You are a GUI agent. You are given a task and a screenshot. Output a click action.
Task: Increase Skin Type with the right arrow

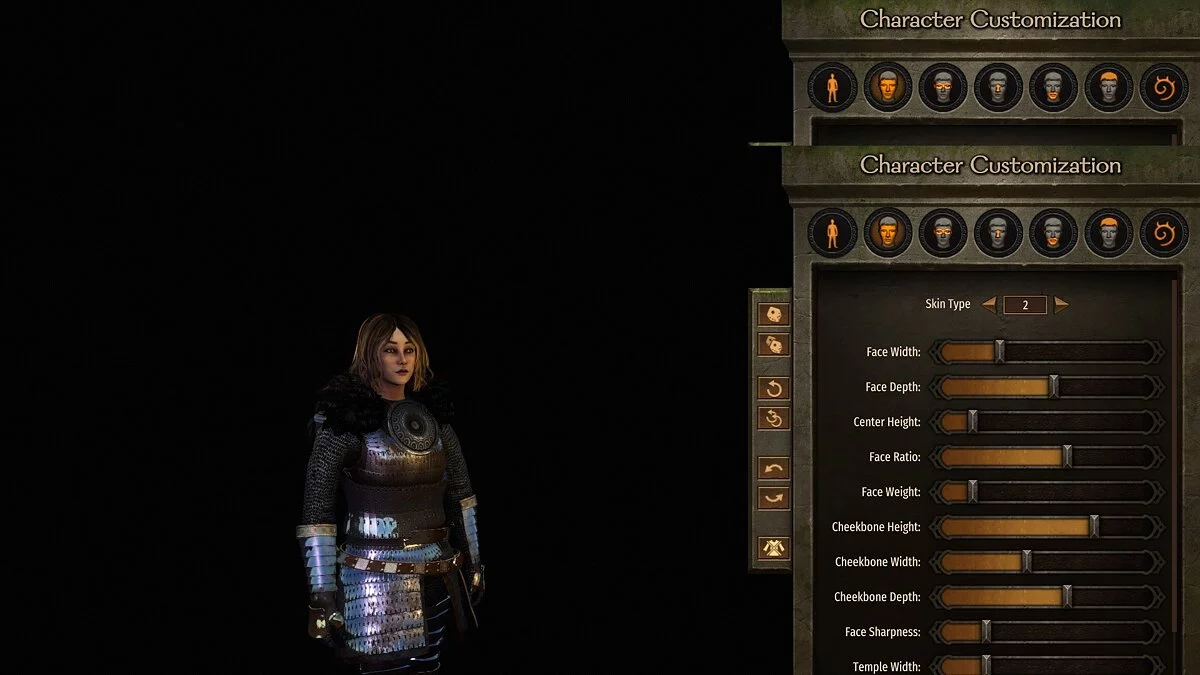point(1061,305)
